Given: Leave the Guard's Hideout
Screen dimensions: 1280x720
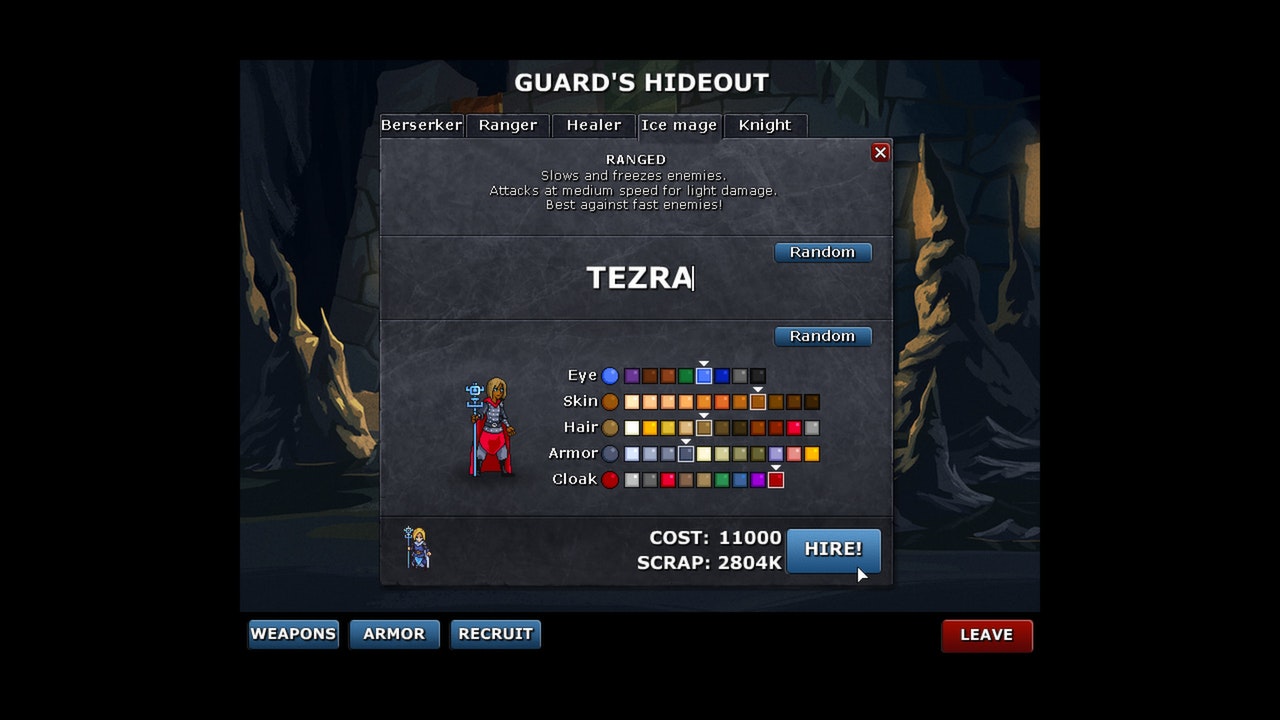Looking at the screenshot, I should click(986, 635).
